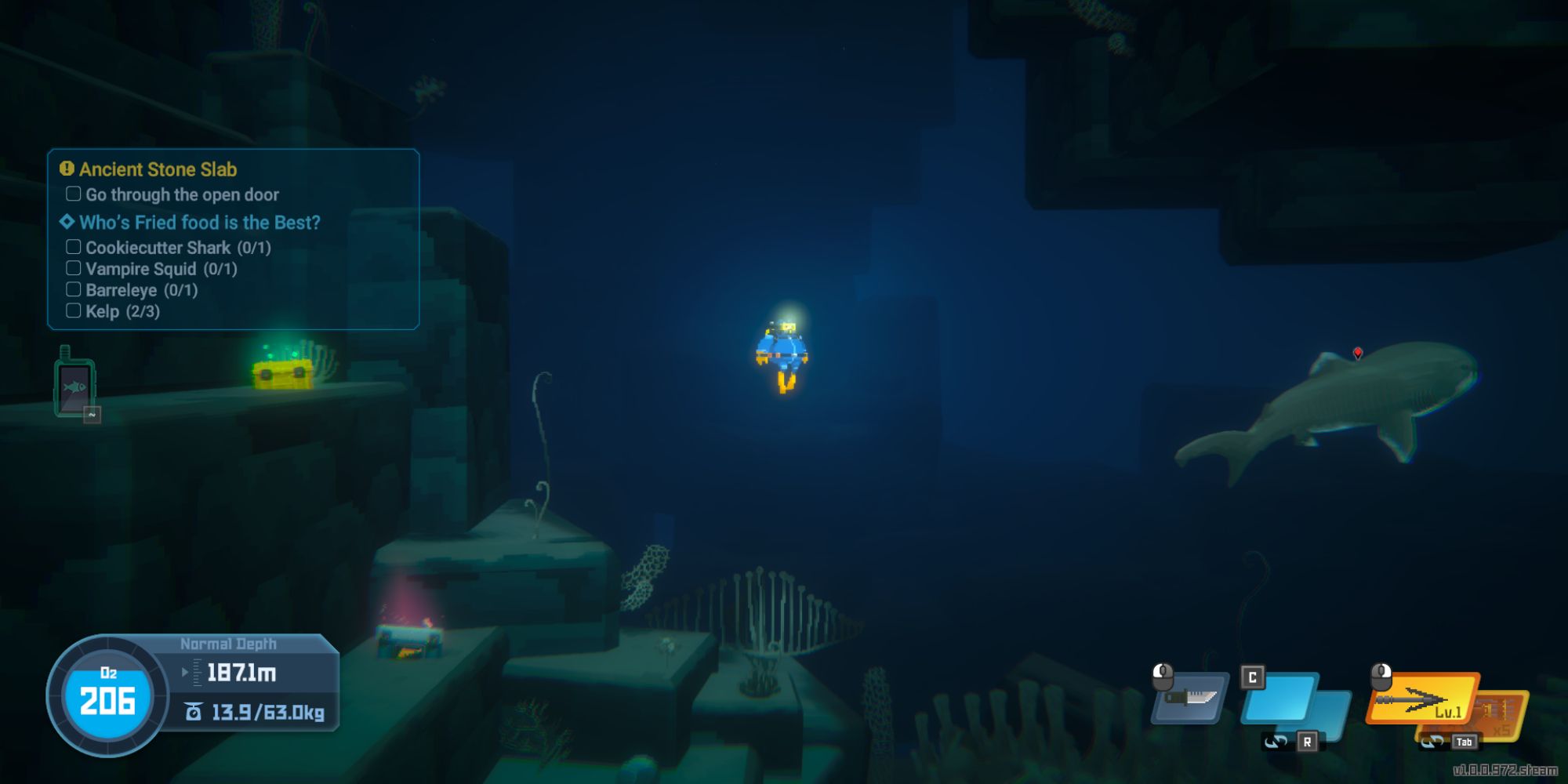Click the tilde key prompt on the sonar gadget
This screenshot has width=1568, height=784.
91,413
